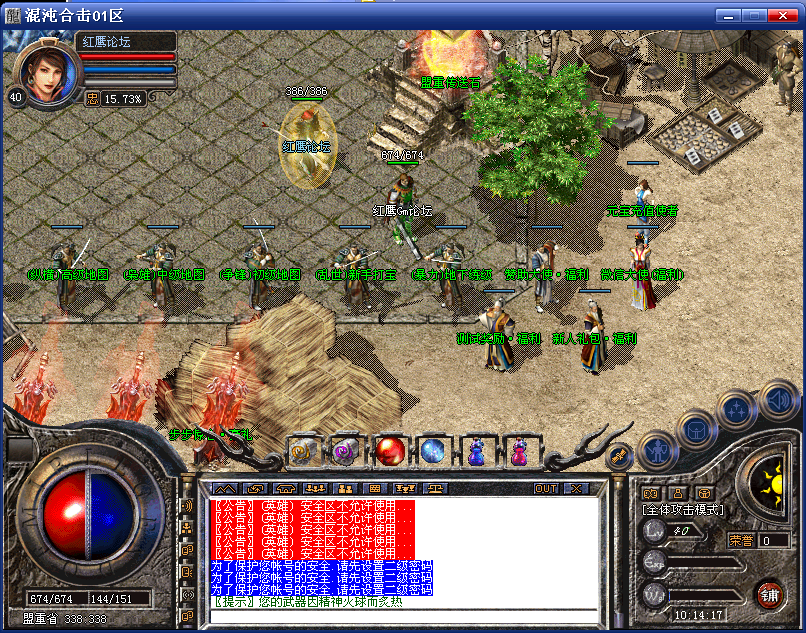Click the OUT button above the chat
This screenshot has height=633, width=806.
pyautogui.click(x=546, y=488)
